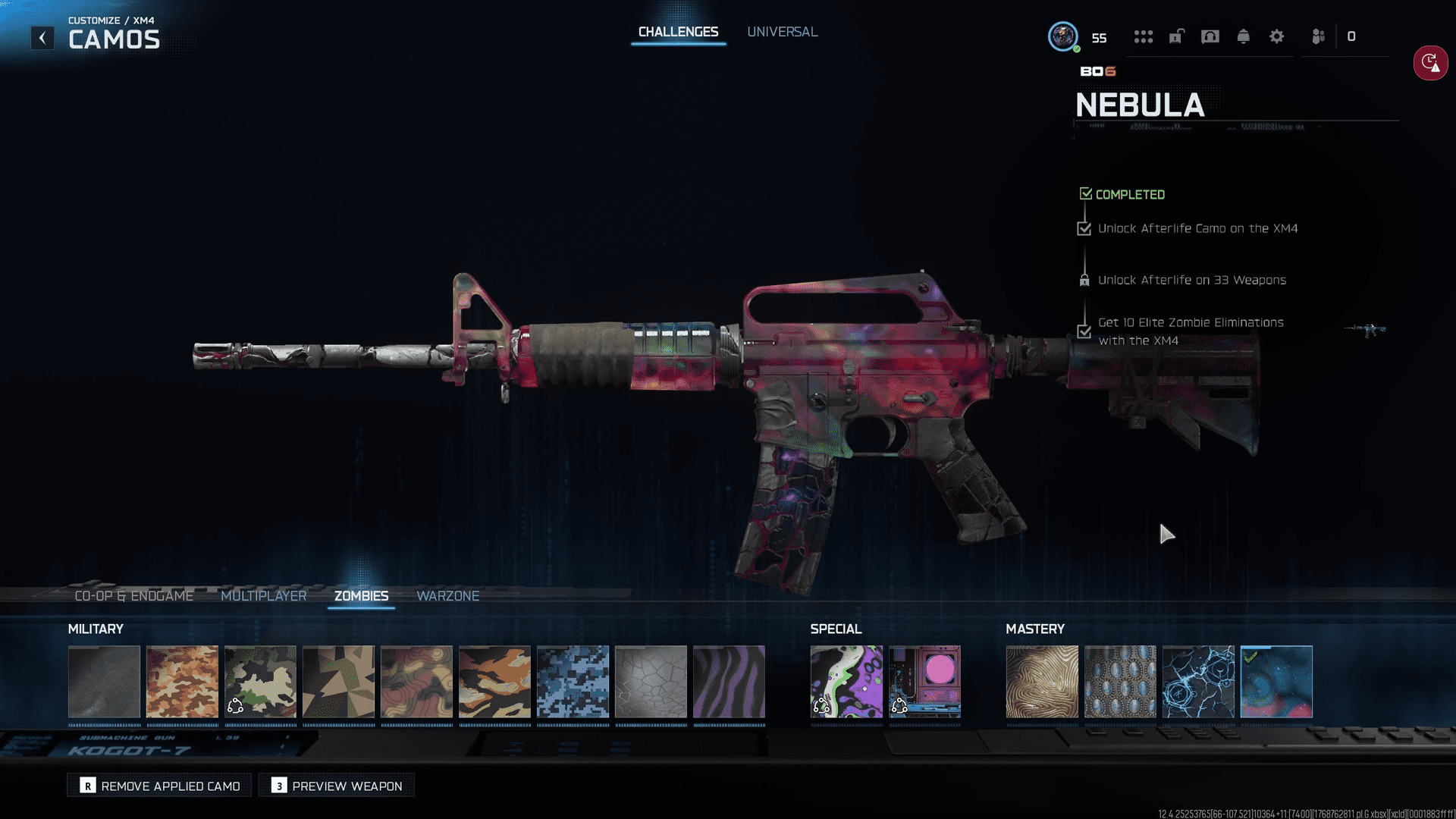Remove the applied camo
This screenshot has height=819, width=1456.
(x=160, y=786)
